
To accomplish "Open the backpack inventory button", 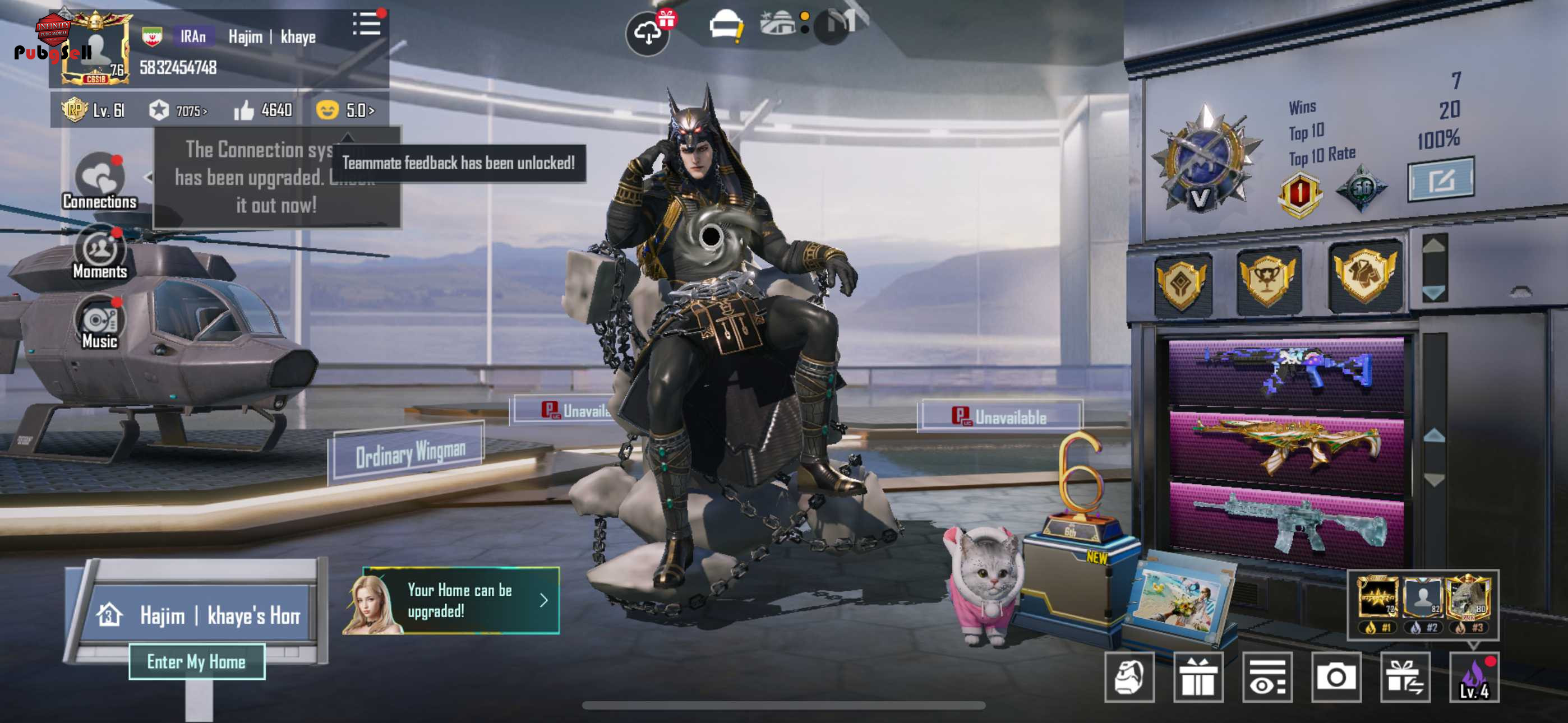I will point(1129,678).
